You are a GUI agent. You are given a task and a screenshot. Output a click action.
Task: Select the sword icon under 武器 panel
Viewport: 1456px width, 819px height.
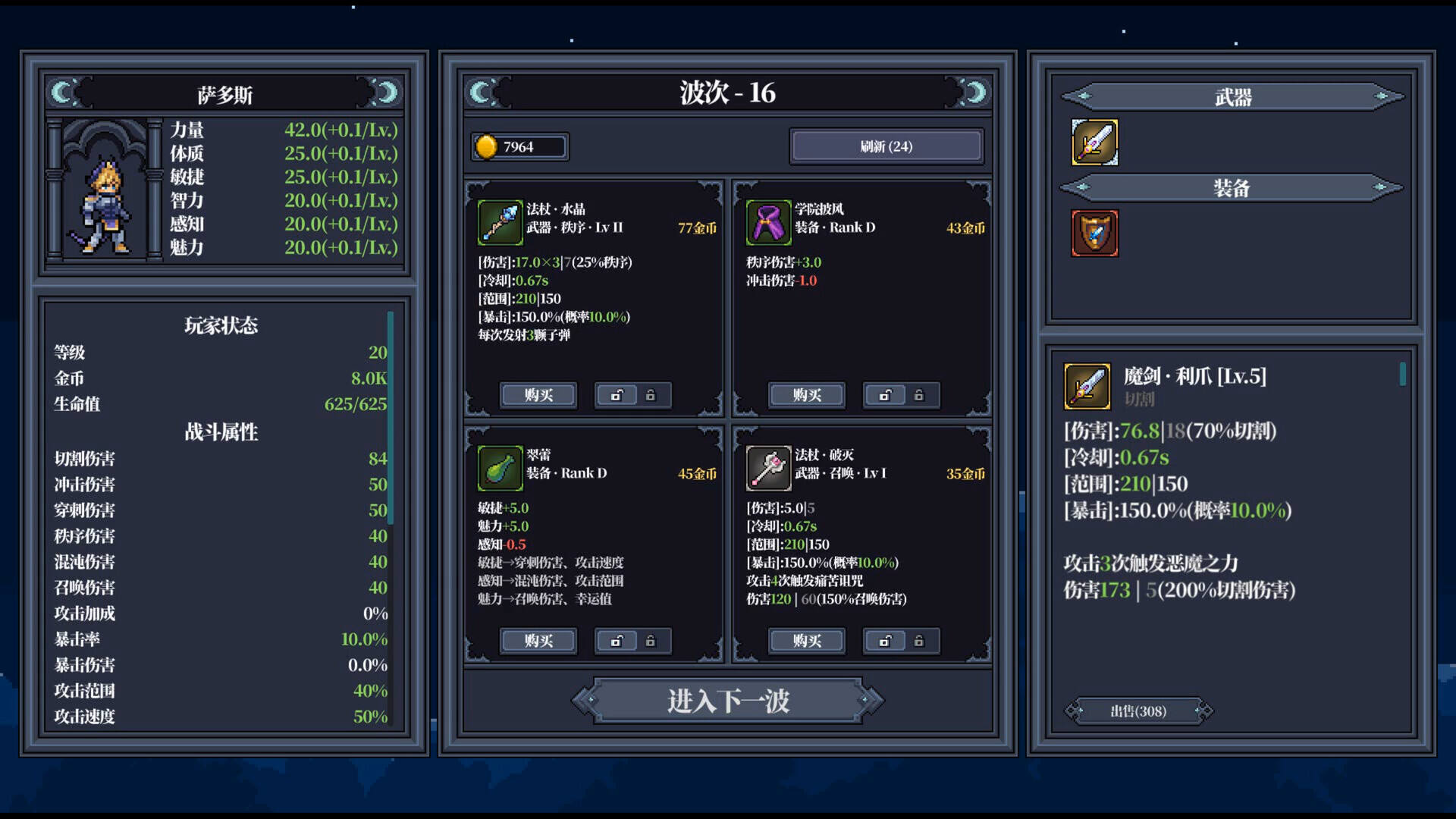coord(1094,141)
